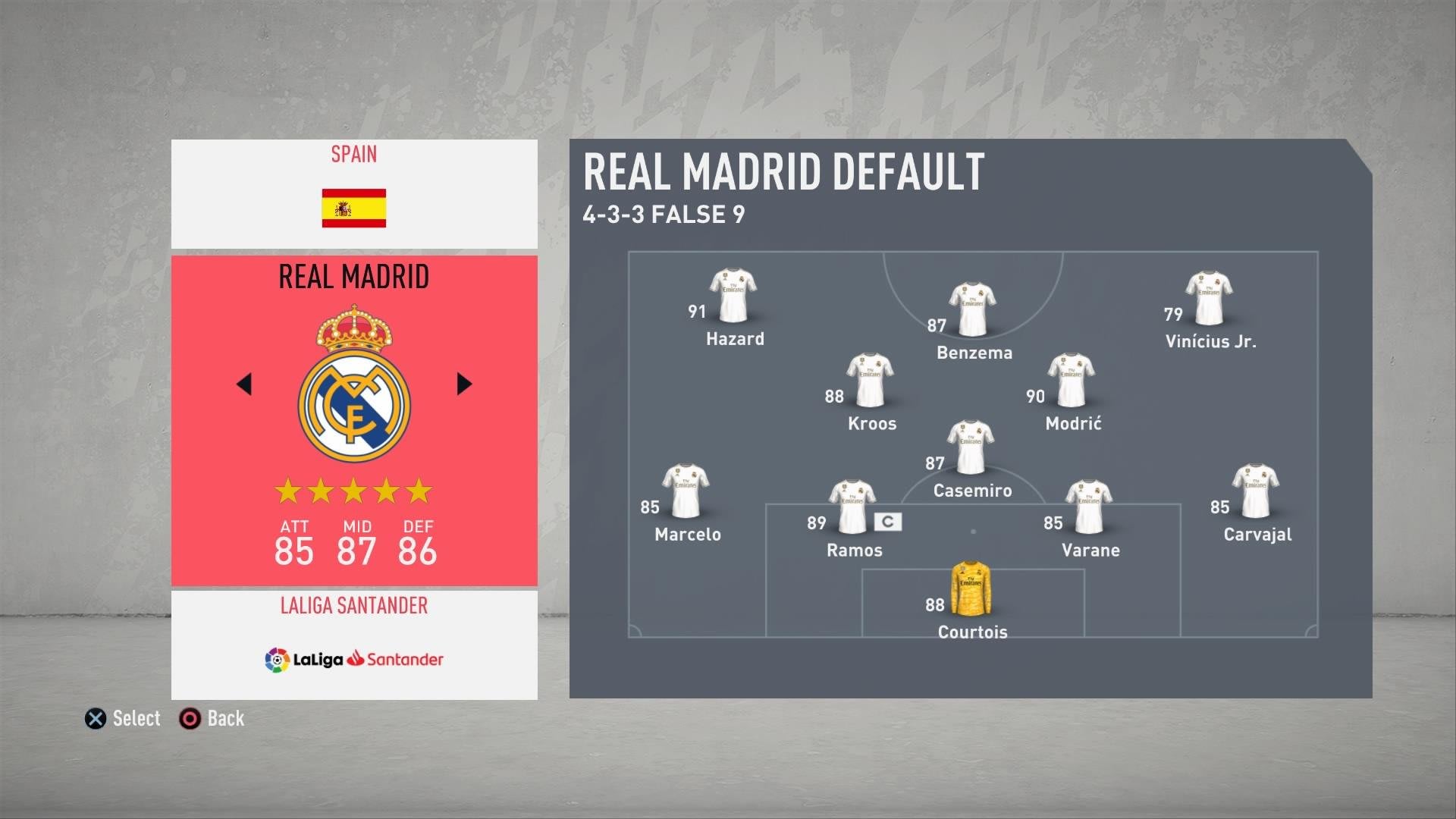Select Marcelo at left back
Screen dimensions: 1456x819
pyautogui.click(x=686, y=491)
